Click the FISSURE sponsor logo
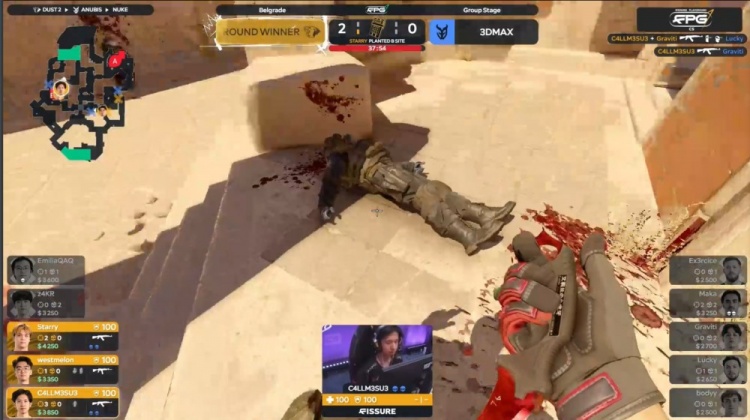This screenshot has width=750, height=420. pyautogui.click(x=376, y=410)
